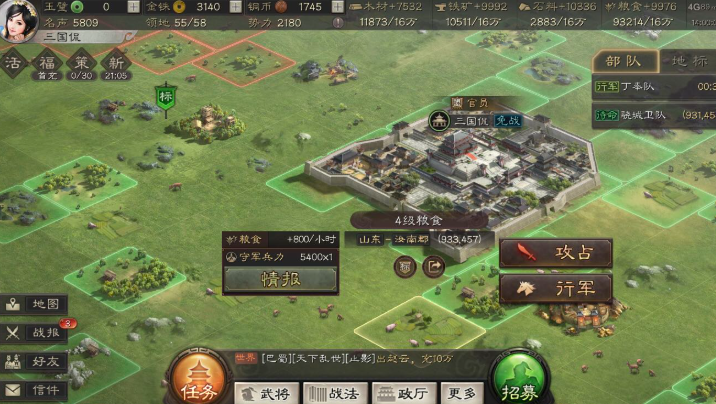
Task: Open 战报 (Battle Reports)
Action: point(34,333)
